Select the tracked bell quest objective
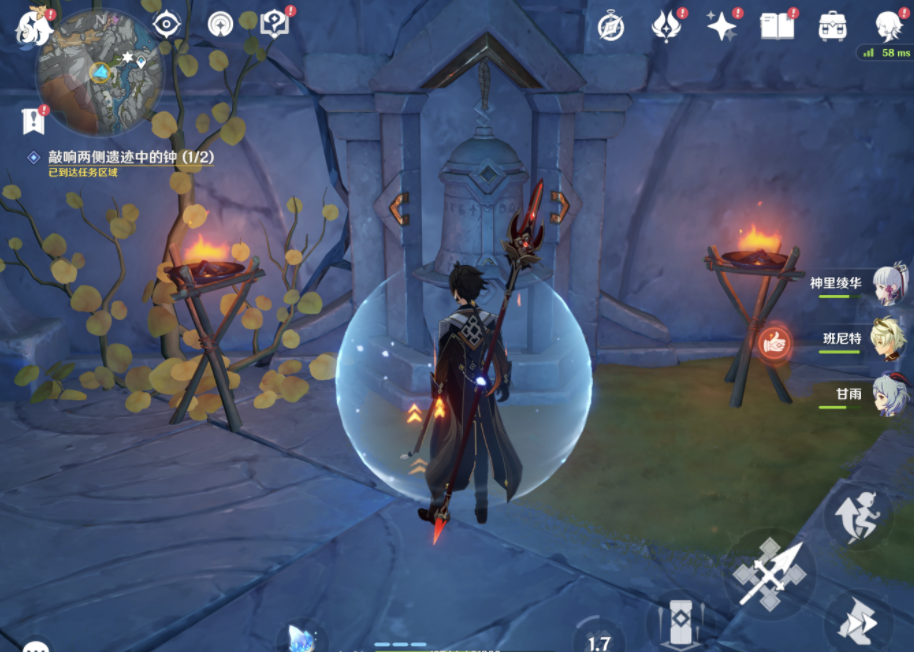 [130, 157]
